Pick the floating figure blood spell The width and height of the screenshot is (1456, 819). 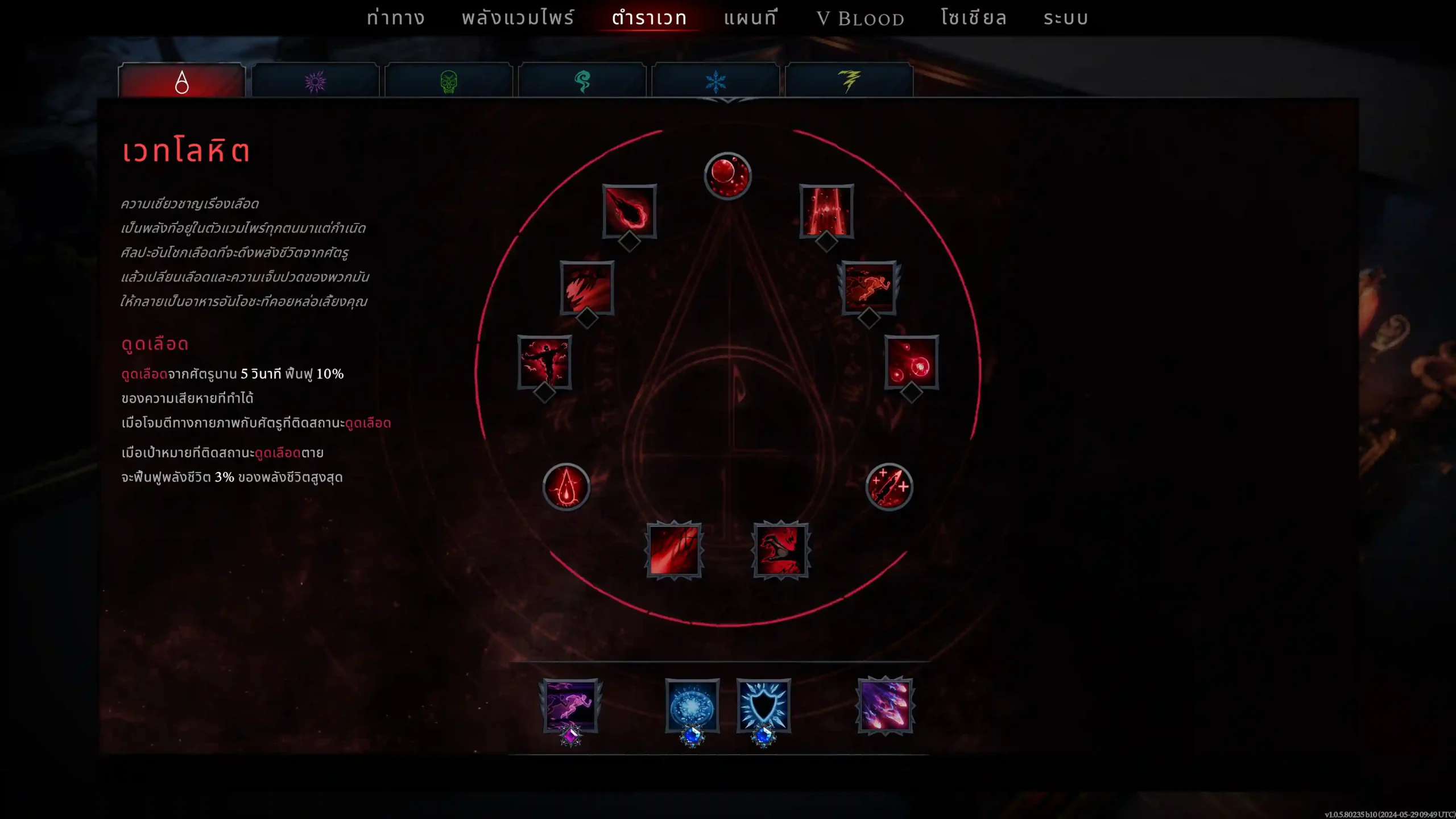click(x=544, y=362)
